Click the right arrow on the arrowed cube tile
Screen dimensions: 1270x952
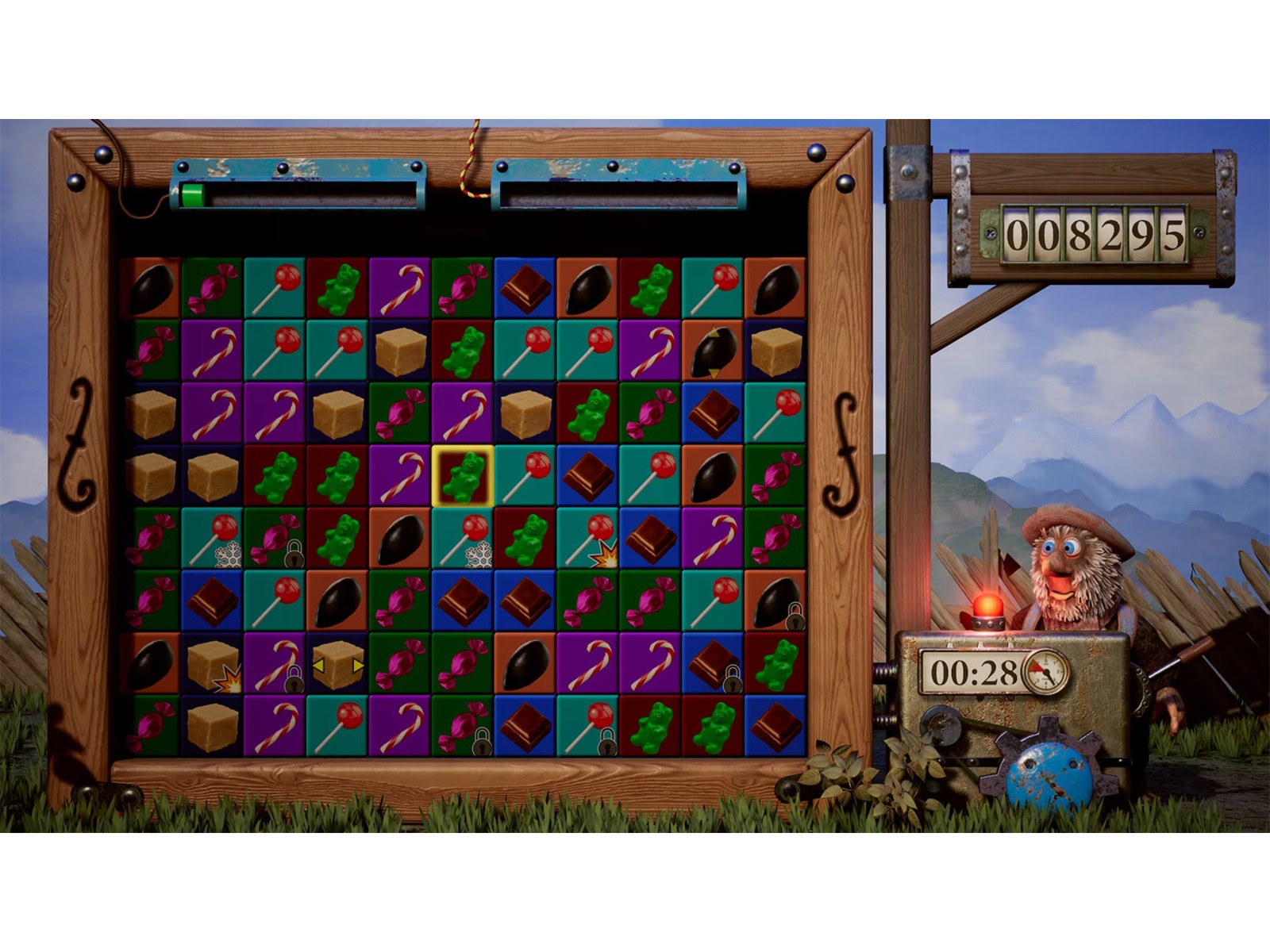pos(359,666)
